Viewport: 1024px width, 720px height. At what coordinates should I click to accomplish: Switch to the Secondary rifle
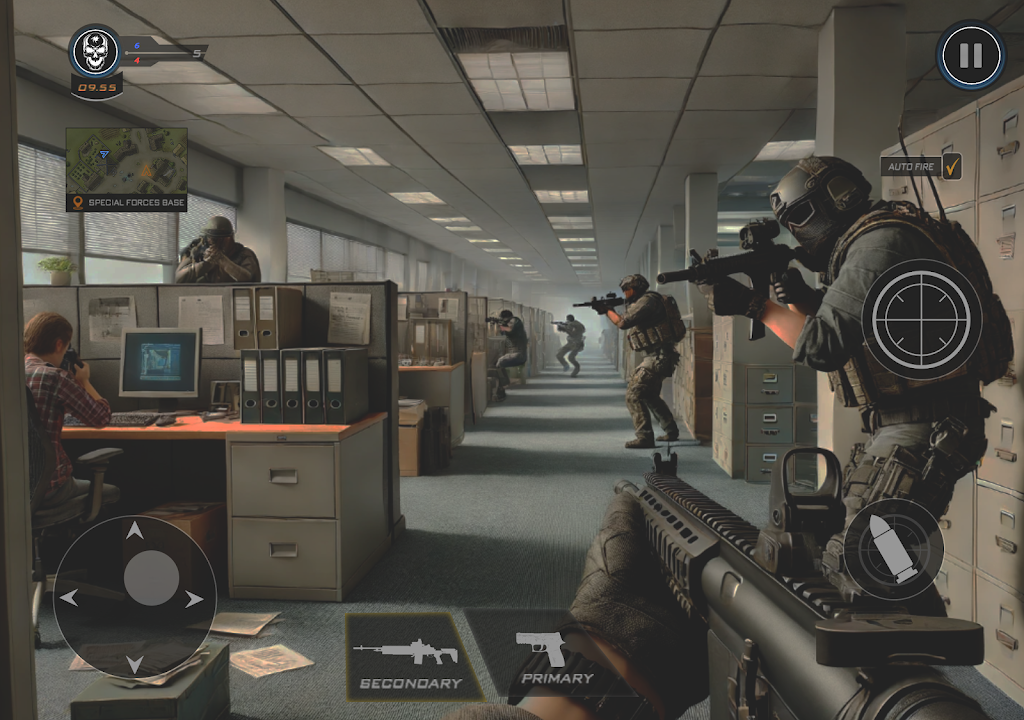click(410, 655)
